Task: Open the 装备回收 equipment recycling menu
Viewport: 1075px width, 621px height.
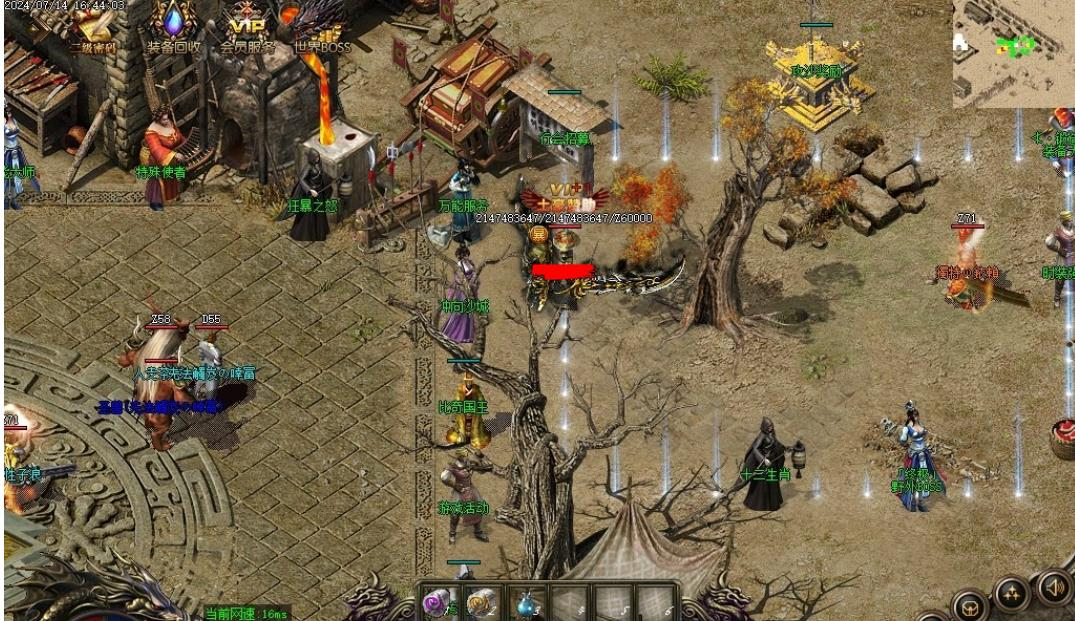Action: (173, 28)
